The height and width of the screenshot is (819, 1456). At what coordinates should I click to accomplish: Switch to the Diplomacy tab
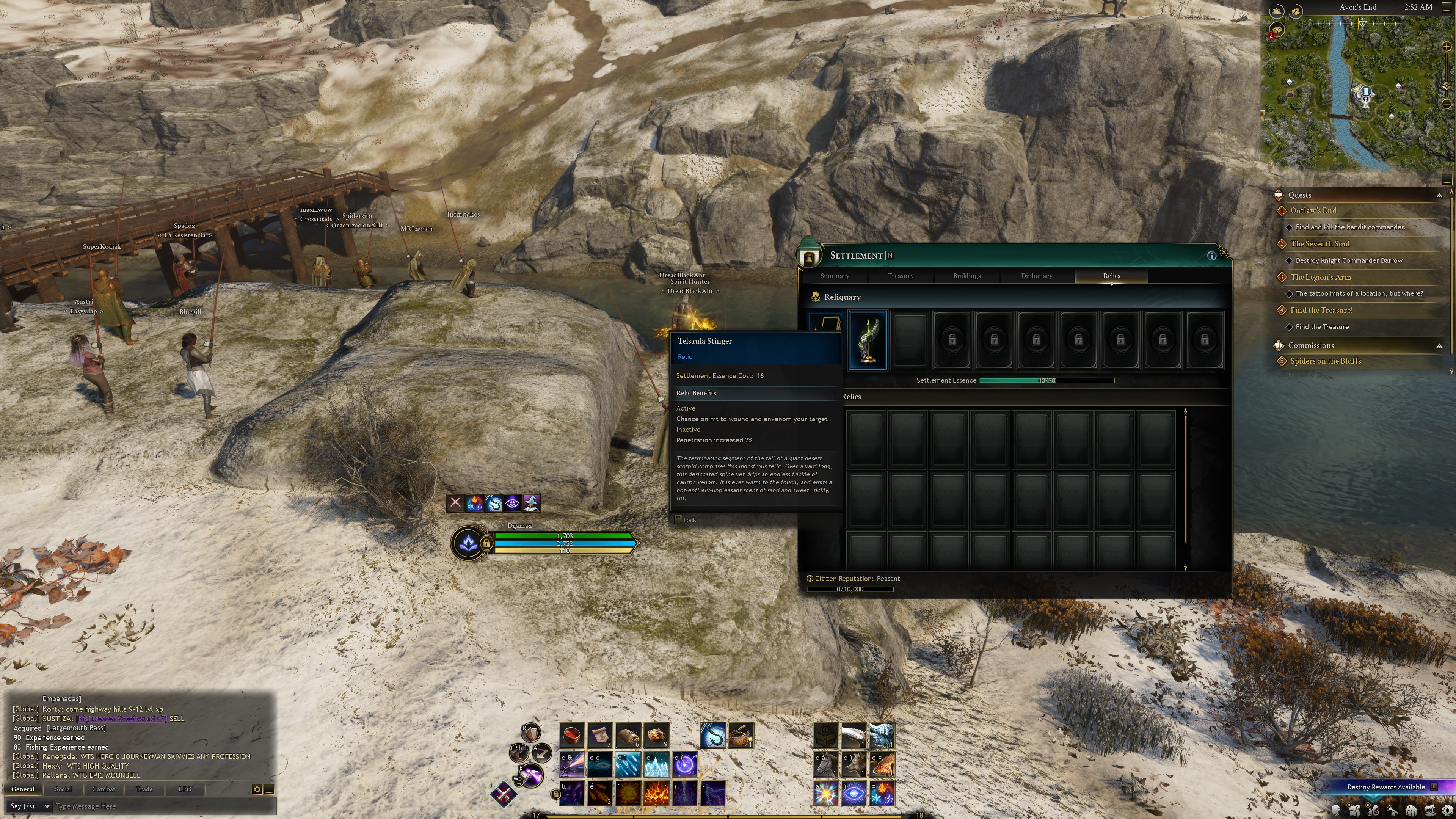[1036, 276]
